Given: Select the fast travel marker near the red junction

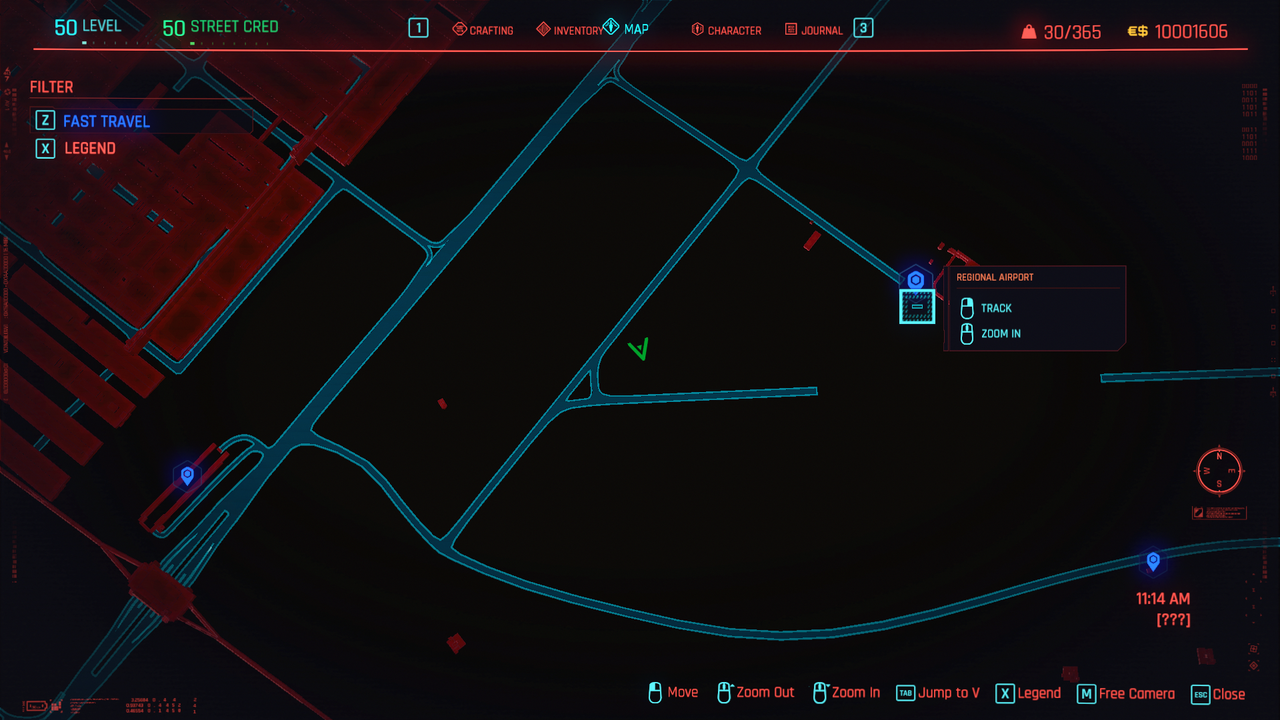Looking at the screenshot, I should [x=186, y=475].
